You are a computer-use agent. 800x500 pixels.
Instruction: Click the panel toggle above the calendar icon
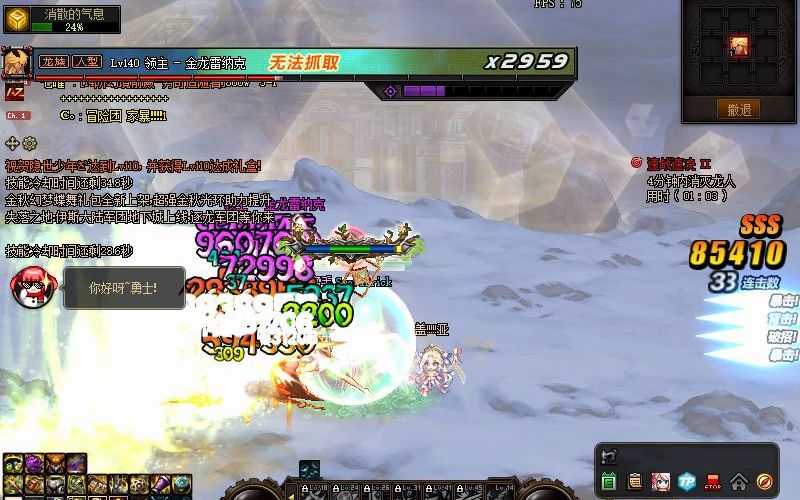tap(609, 457)
